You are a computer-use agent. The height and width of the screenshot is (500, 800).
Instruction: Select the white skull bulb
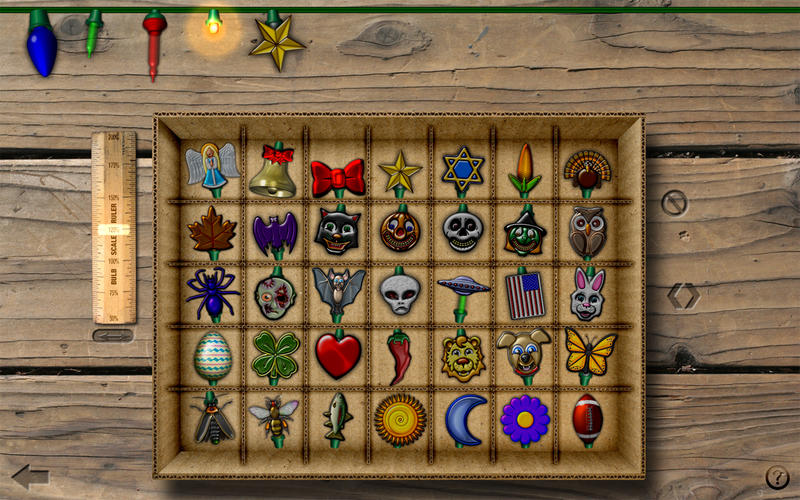click(x=463, y=231)
